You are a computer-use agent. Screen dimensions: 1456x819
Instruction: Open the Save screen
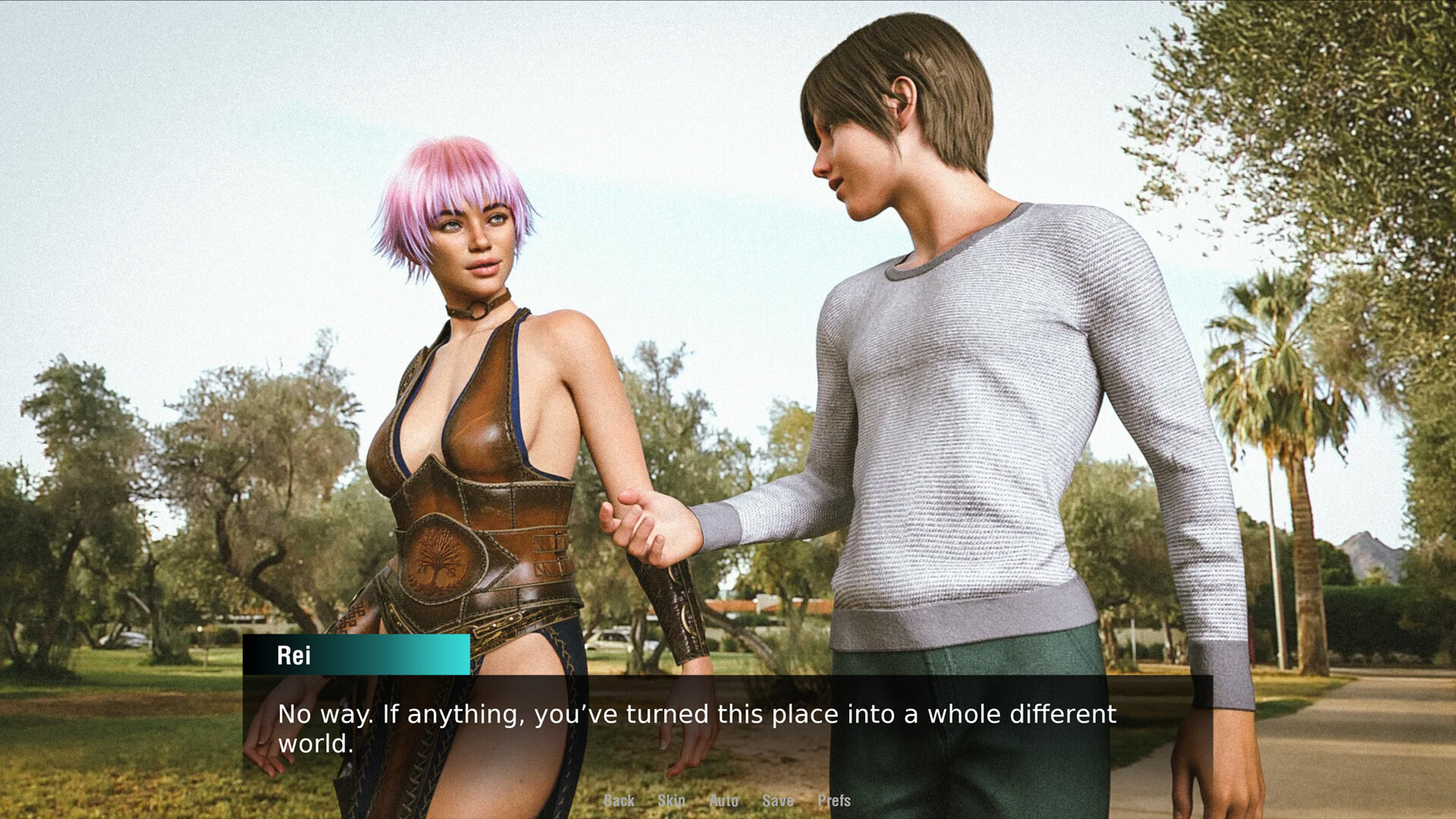pos(778,800)
